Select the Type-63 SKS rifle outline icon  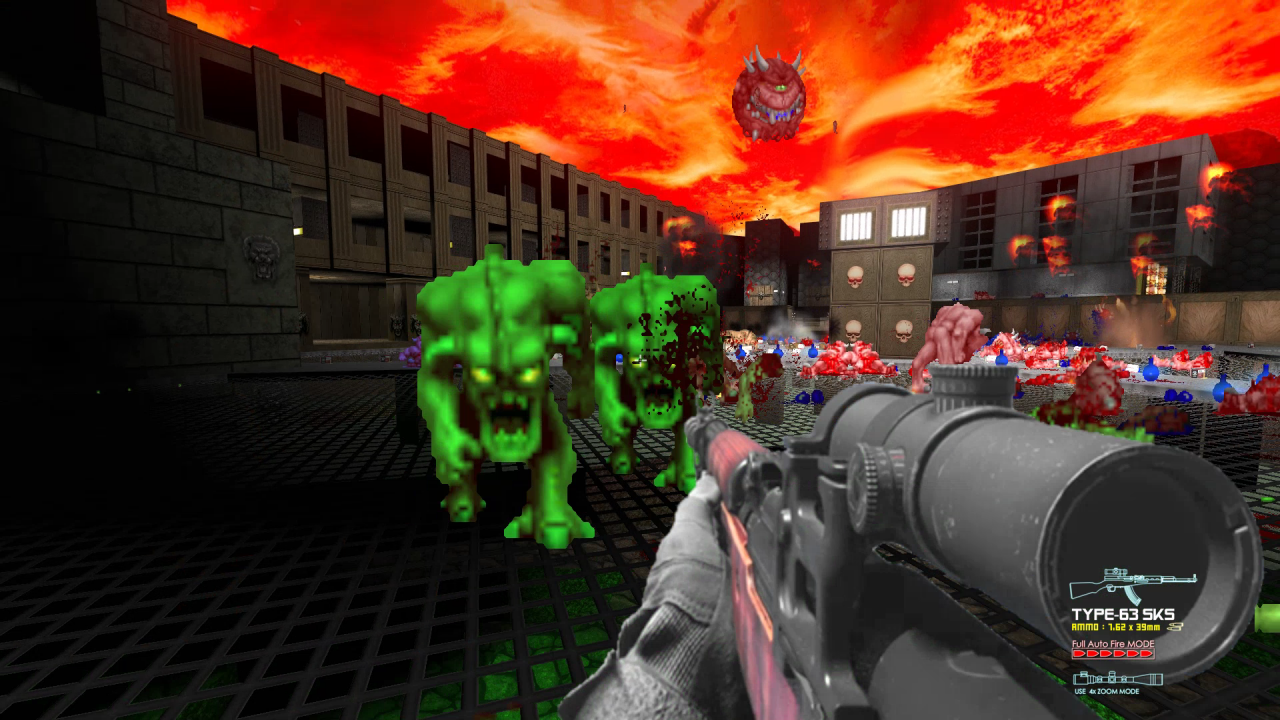pos(1132,584)
